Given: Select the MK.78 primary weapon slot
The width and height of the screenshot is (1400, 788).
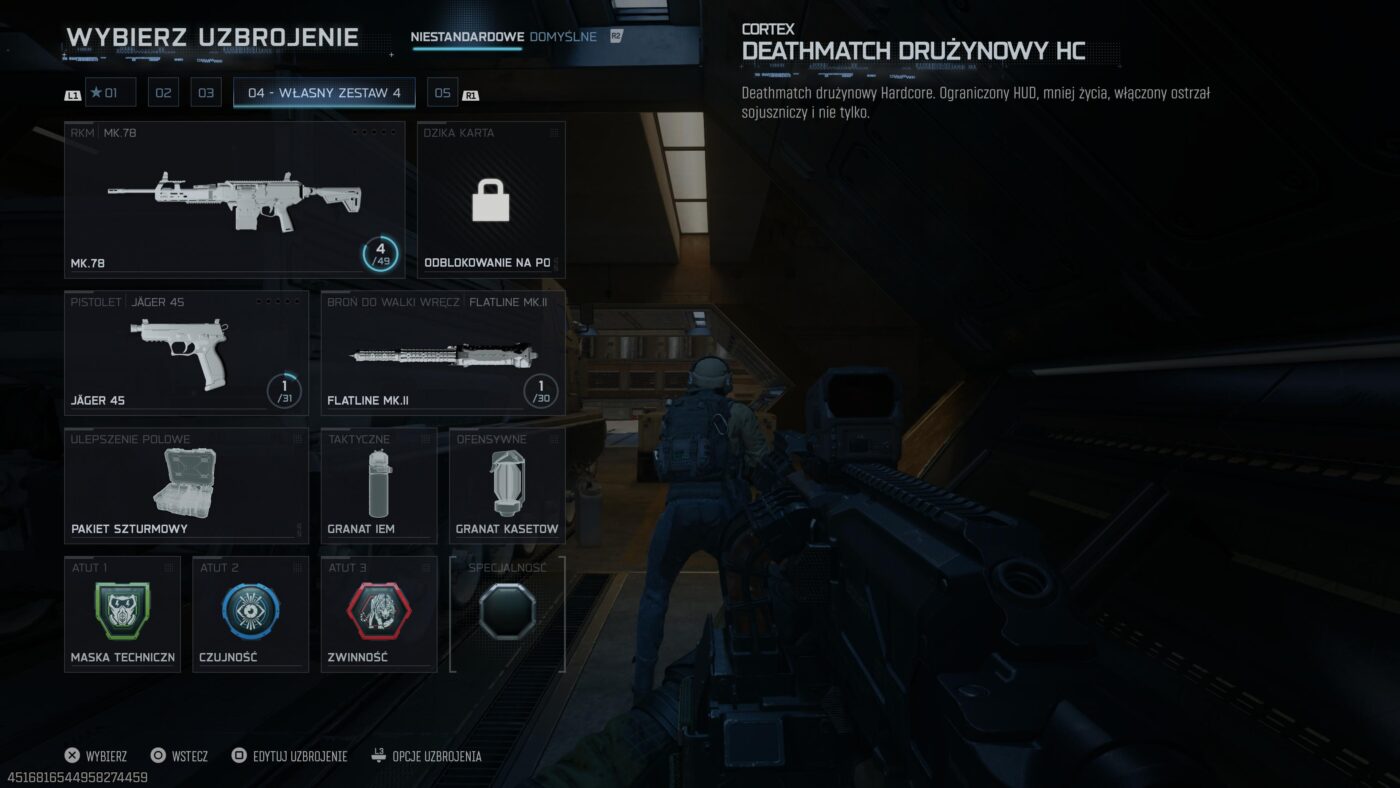Looking at the screenshot, I should click(x=234, y=200).
